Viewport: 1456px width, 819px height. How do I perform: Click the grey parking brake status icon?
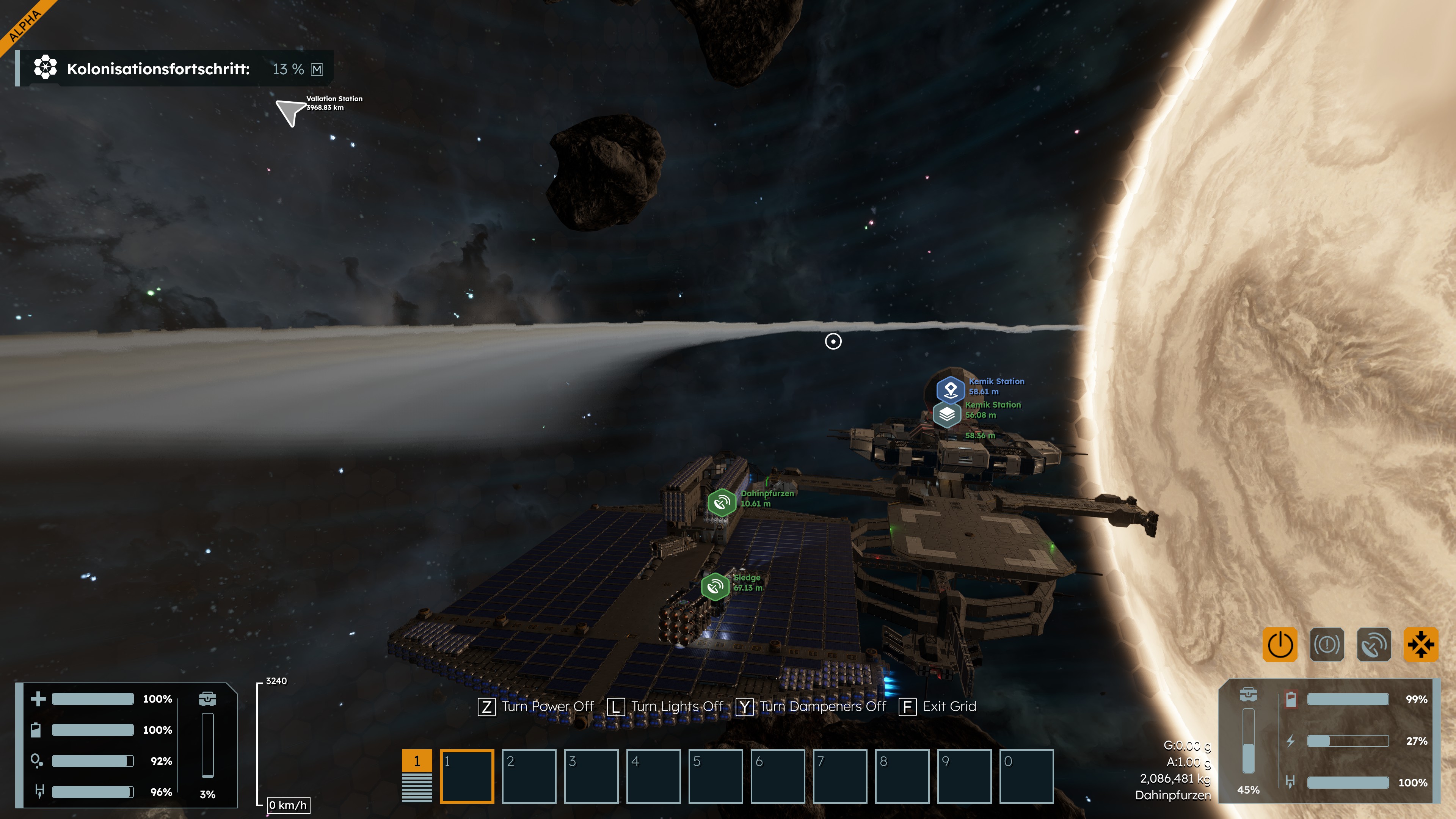(1327, 644)
